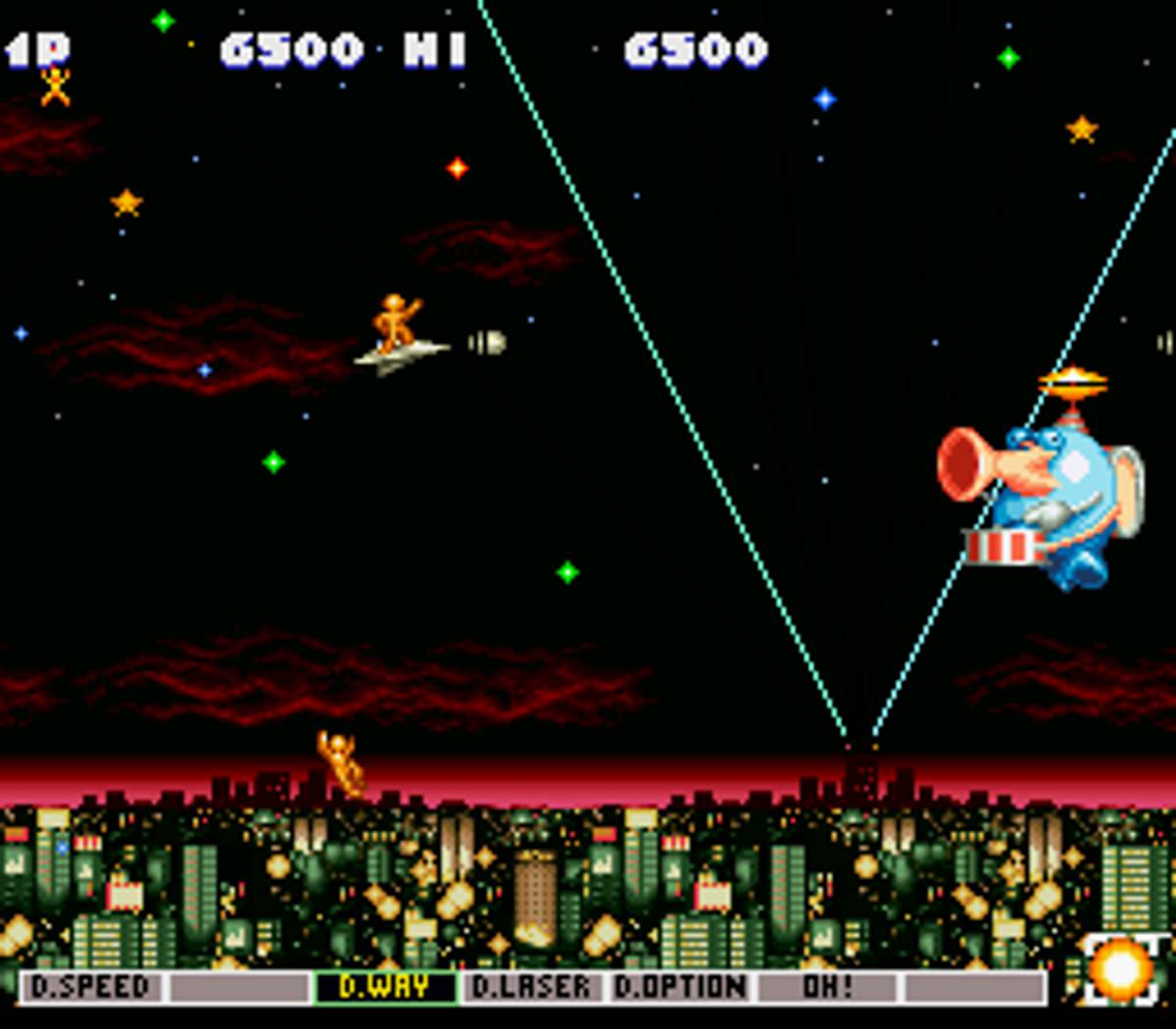The width and height of the screenshot is (1176, 1029).
Task: Select the D.SPEED power-up slot
Action: pos(91,987)
